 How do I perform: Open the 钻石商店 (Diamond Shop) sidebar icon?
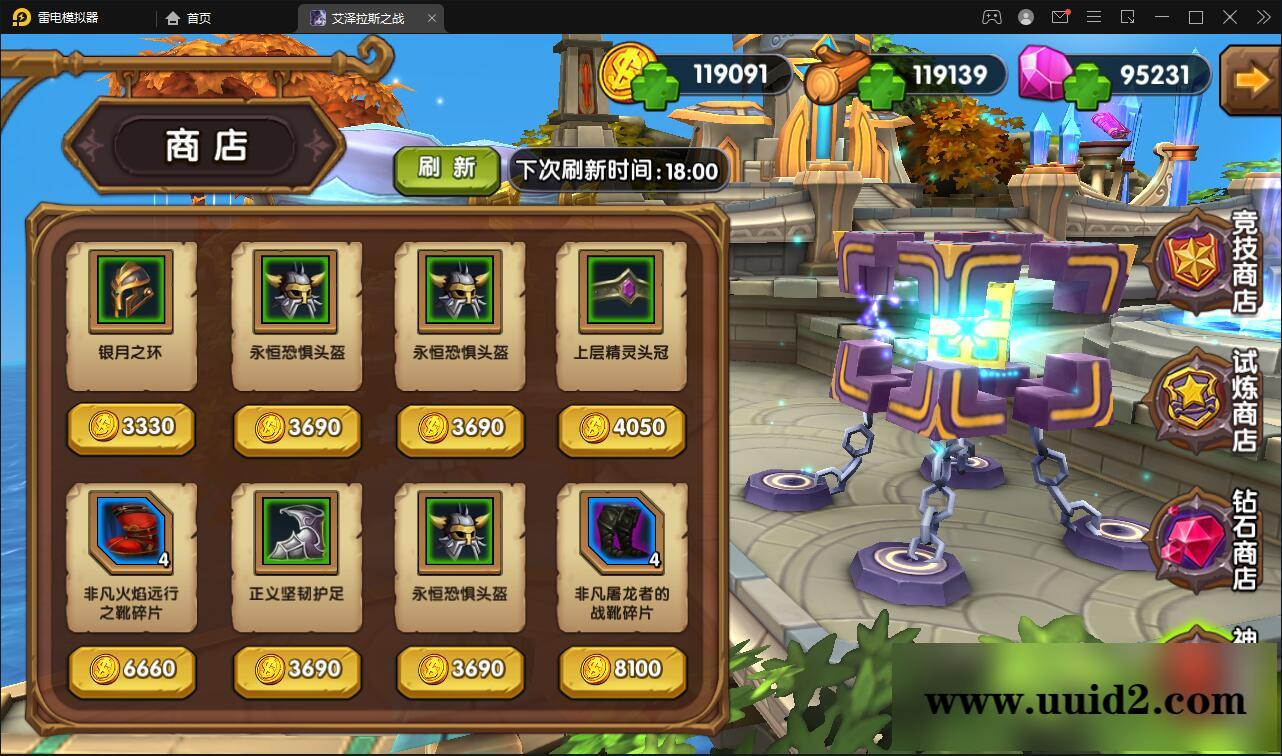(1197, 540)
